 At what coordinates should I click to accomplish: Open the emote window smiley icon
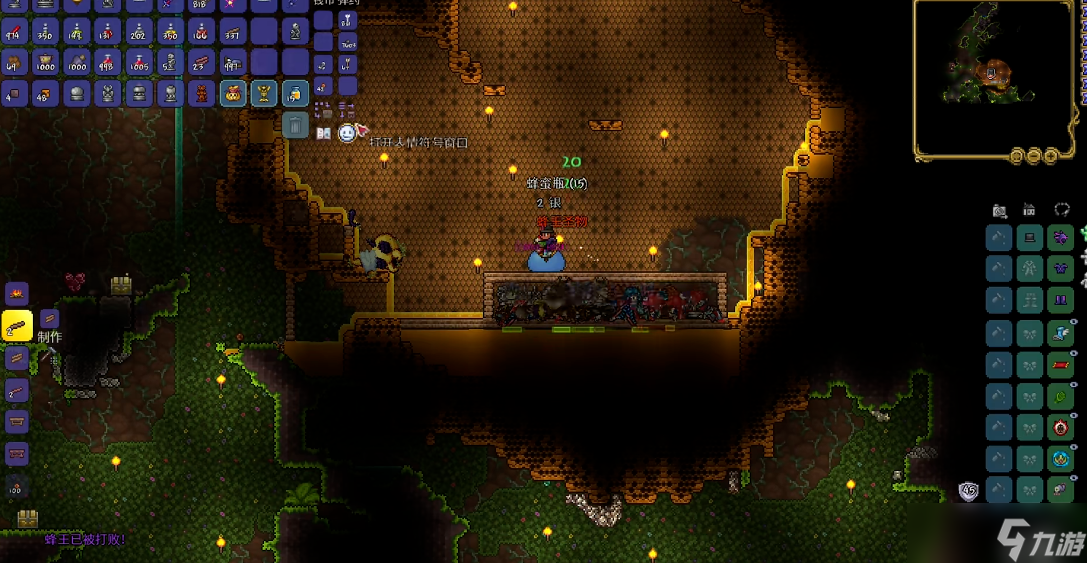[x=347, y=133]
